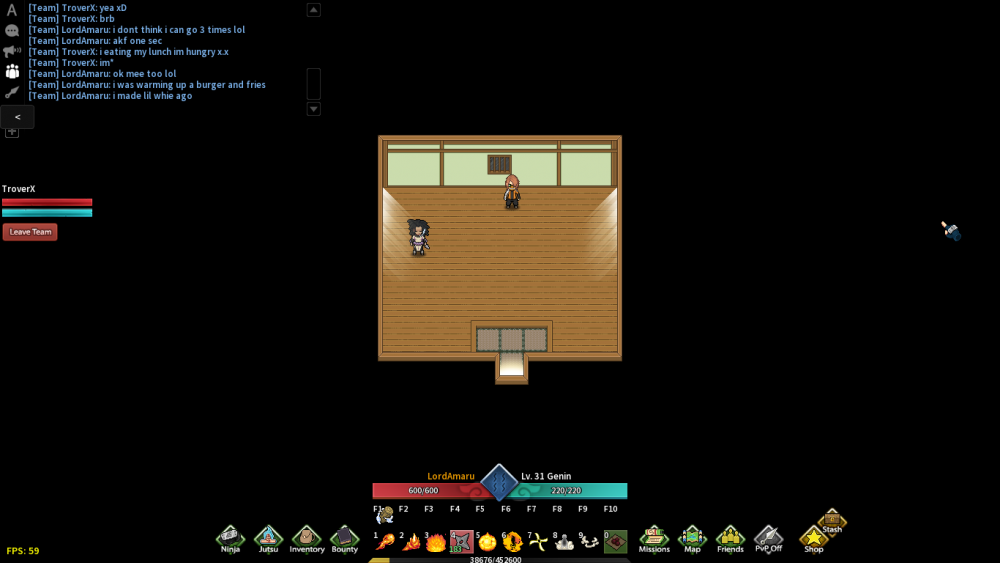Open the Missions panel
This screenshot has width=1000, height=563.
click(x=654, y=538)
